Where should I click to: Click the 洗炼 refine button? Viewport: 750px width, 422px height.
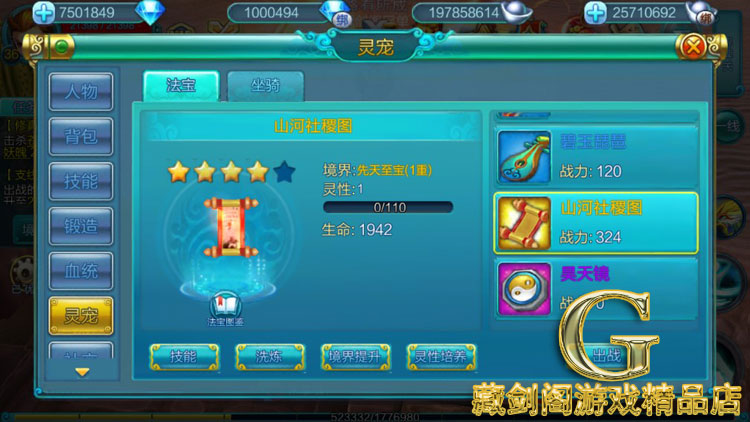click(270, 356)
